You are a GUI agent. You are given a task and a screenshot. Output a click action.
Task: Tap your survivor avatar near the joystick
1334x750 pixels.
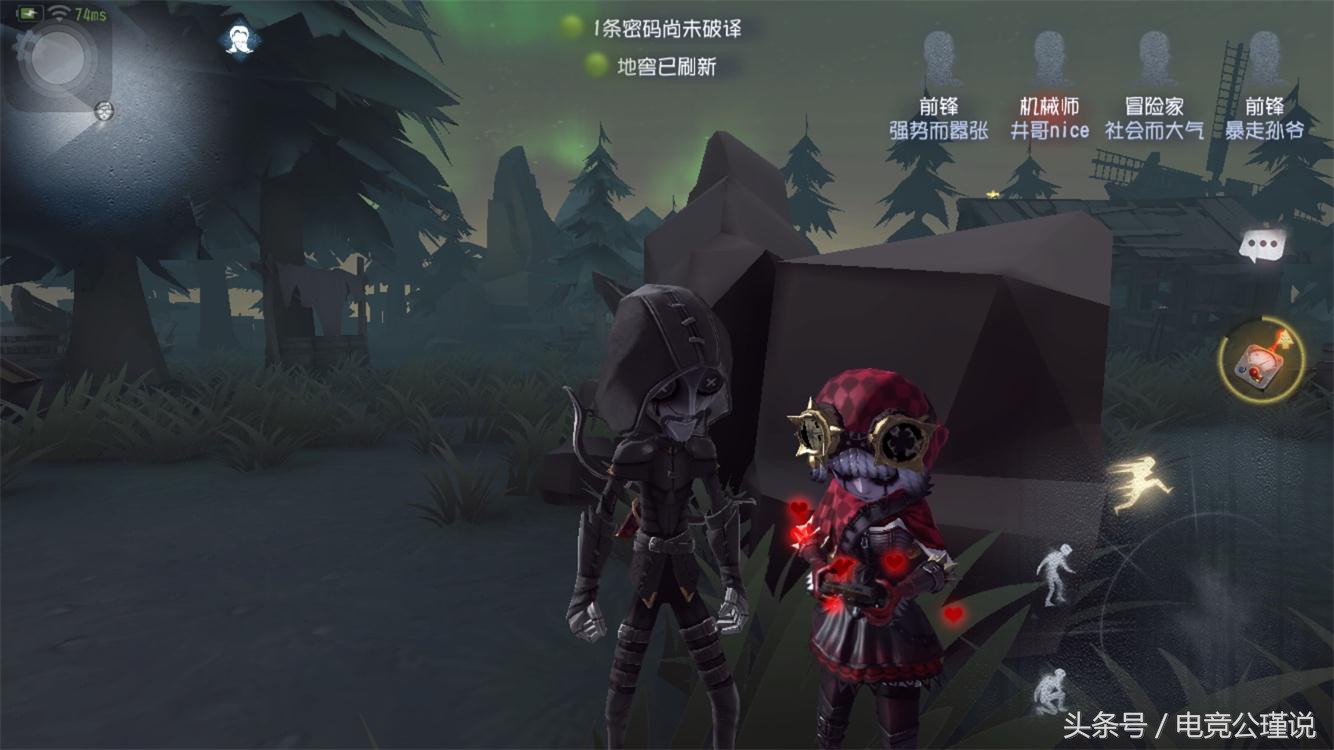(104, 112)
